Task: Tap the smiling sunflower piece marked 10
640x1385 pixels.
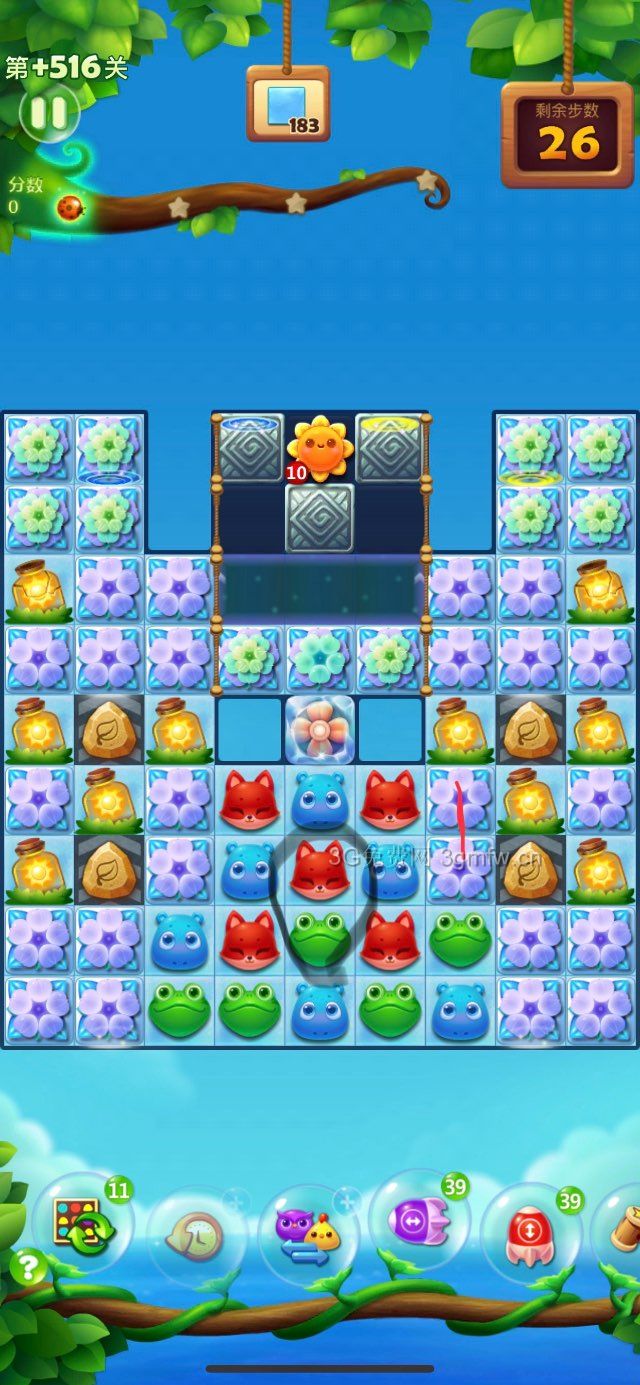Action: [x=319, y=446]
